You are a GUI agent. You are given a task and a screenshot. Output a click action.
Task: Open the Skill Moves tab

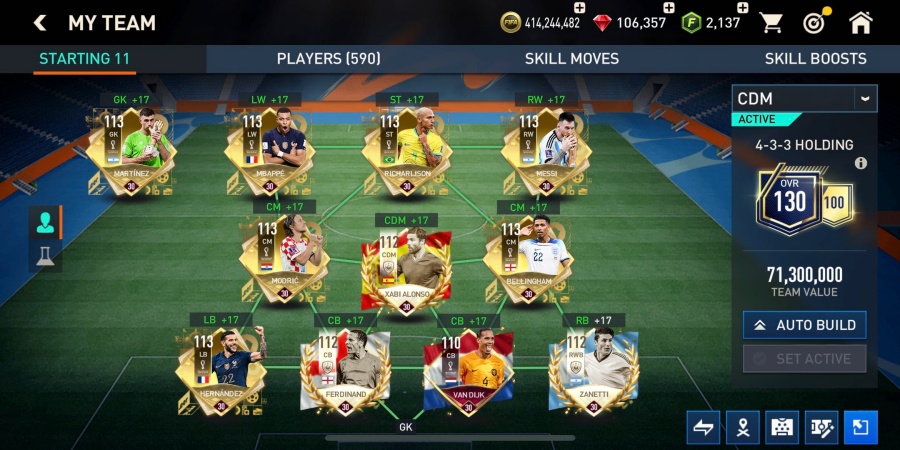[x=571, y=59]
